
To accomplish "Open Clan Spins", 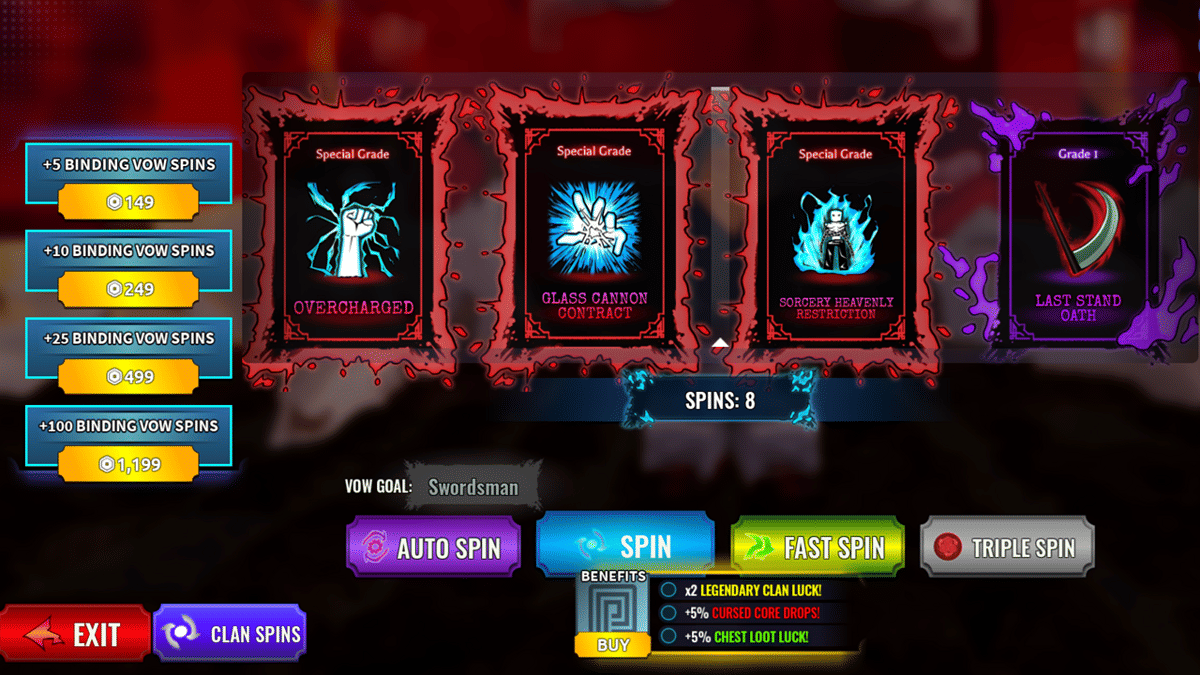I will (x=229, y=633).
